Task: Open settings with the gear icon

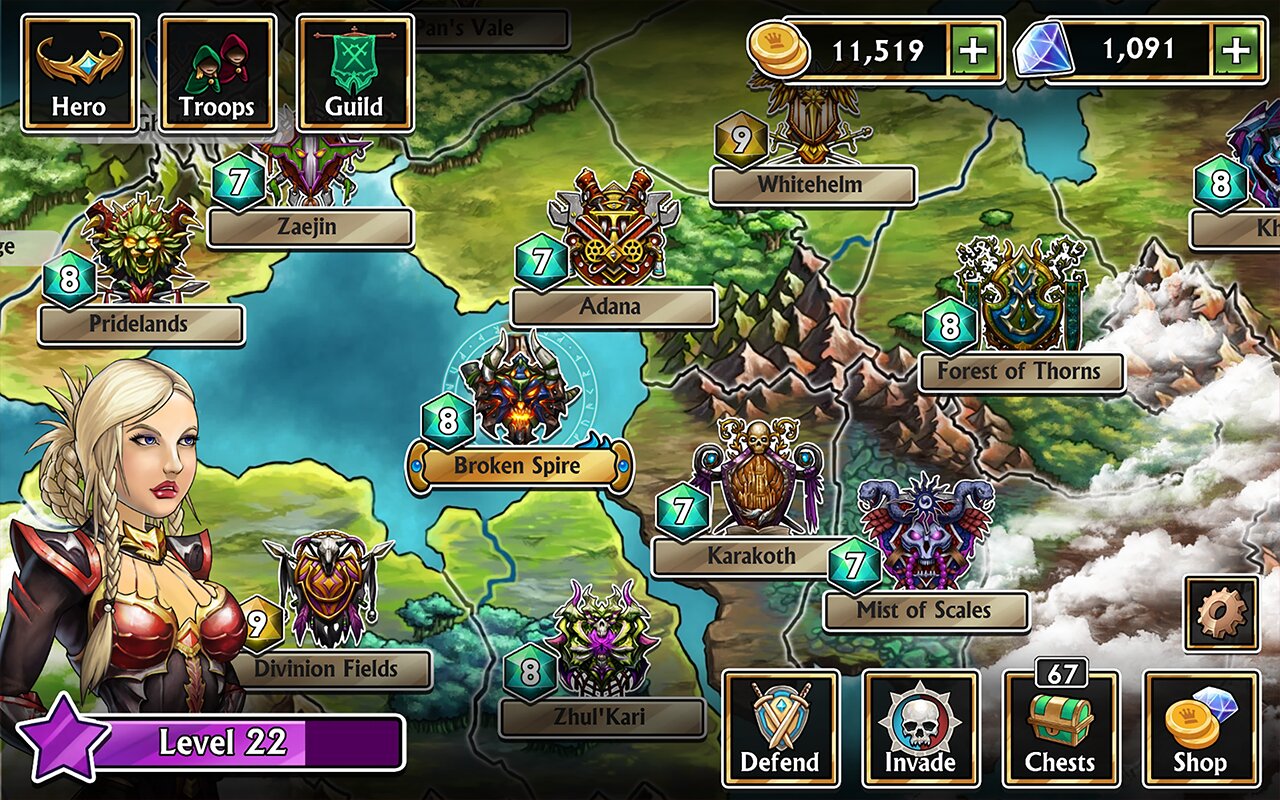Action: tap(1221, 612)
